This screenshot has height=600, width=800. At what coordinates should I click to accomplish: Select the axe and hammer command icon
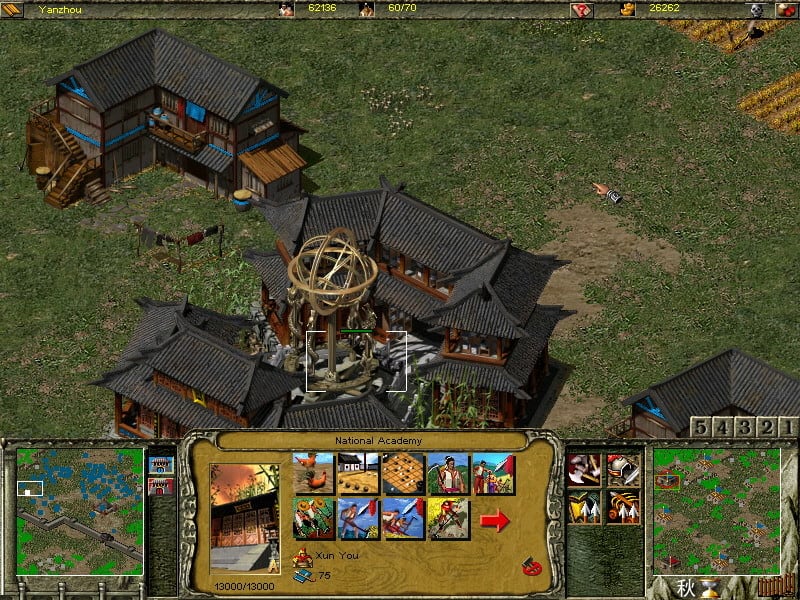(583, 469)
